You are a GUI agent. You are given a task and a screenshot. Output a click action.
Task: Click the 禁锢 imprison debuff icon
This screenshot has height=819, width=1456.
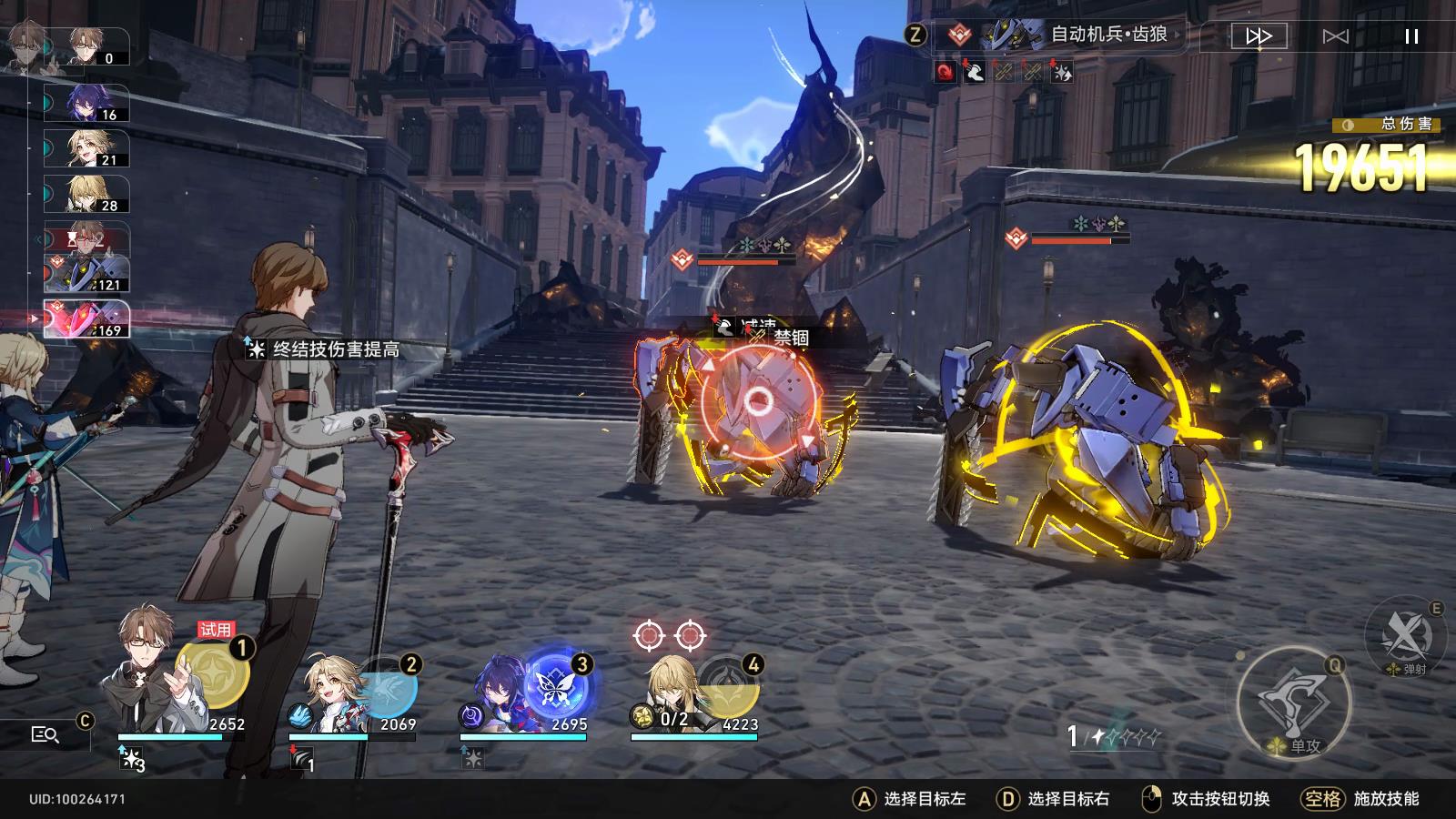click(756, 337)
